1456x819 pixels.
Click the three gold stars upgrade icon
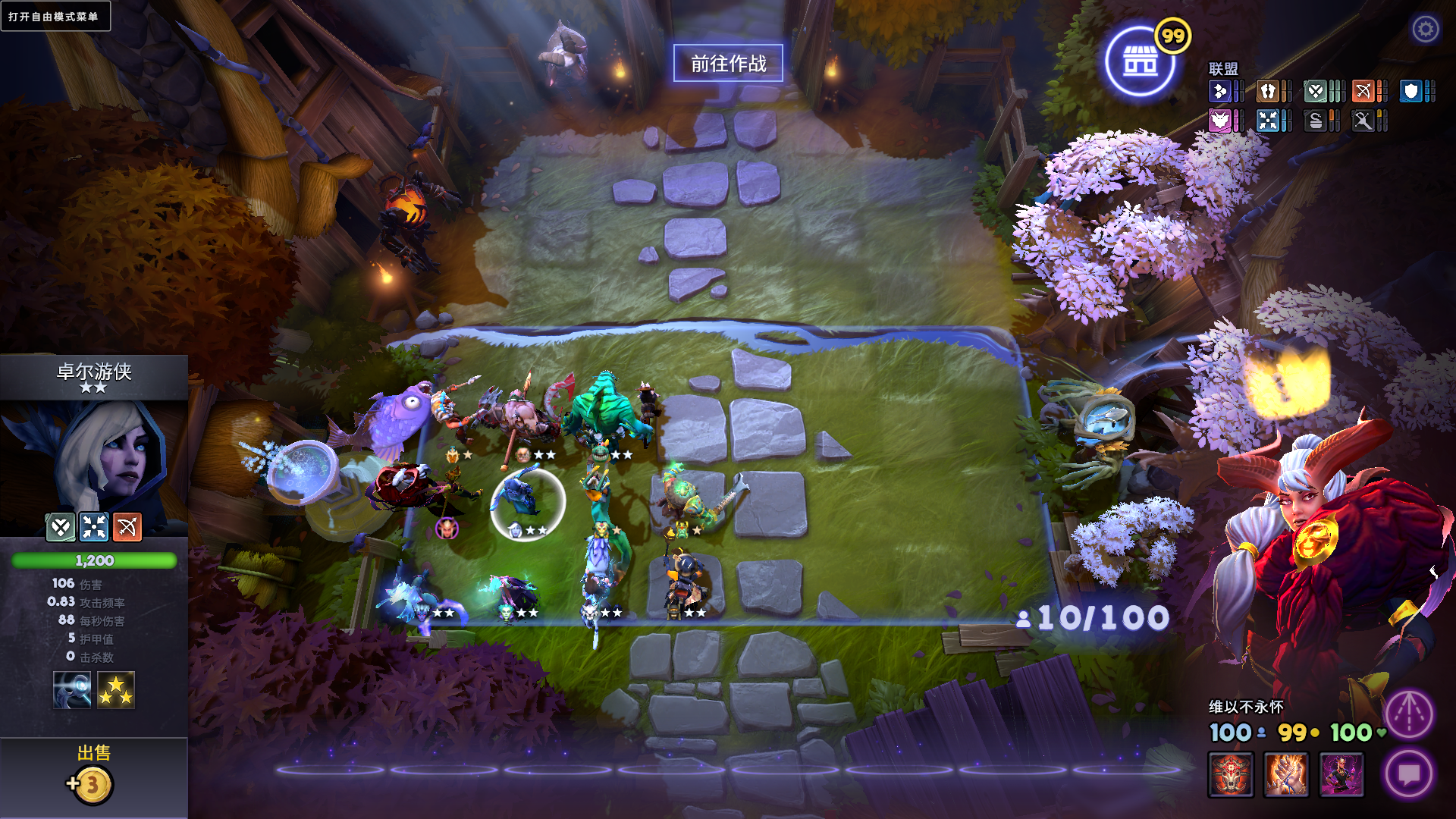(x=116, y=690)
